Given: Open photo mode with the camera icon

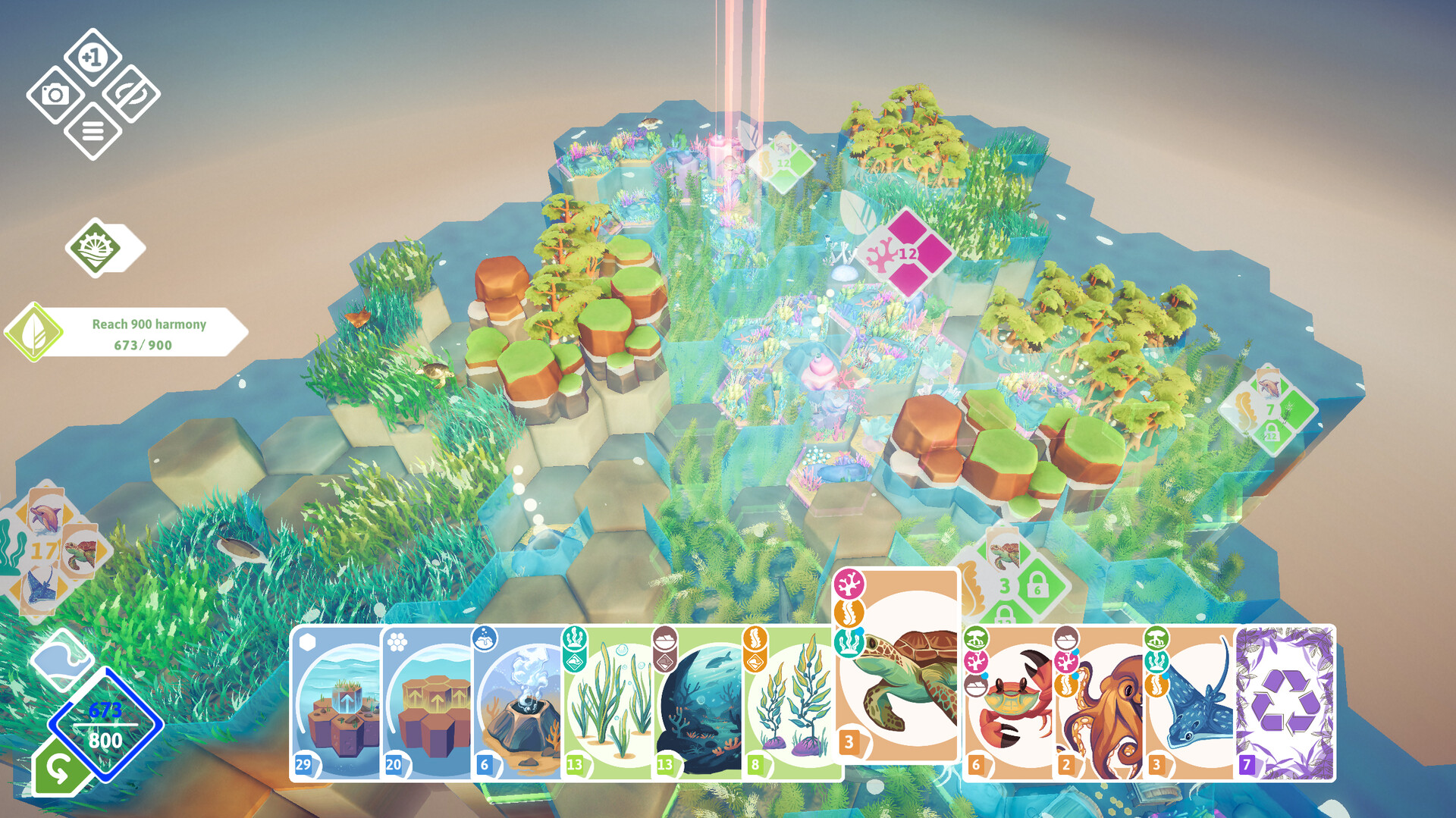Looking at the screenshot, I should tap(55, 95).
